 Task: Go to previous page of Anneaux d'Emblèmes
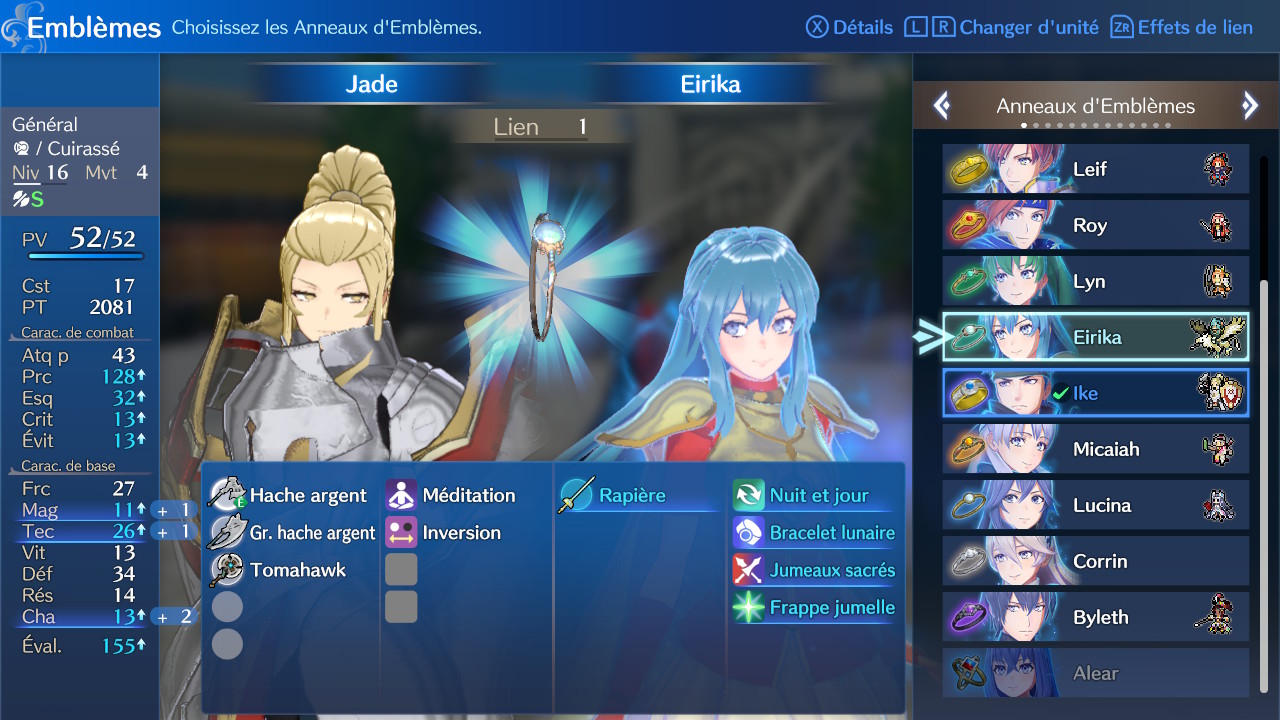(941, 106)
